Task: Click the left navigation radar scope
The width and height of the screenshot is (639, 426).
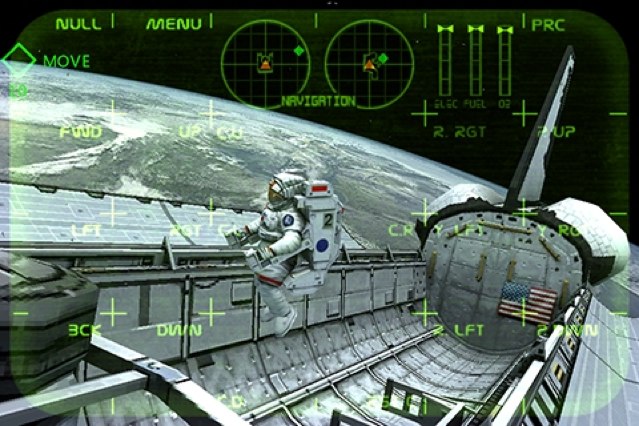Action: tap(266, 62)
